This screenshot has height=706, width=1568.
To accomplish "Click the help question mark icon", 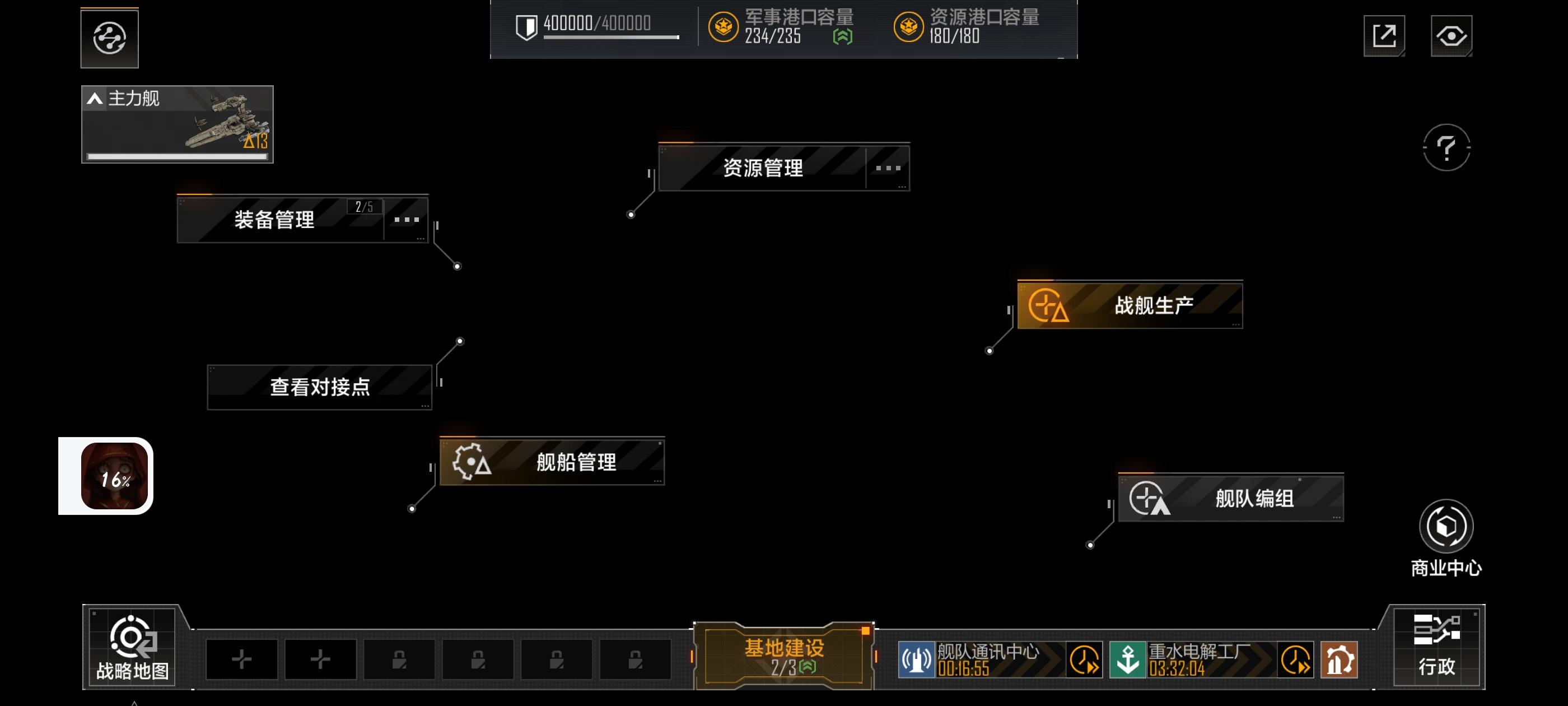I will coord(1448,148).
